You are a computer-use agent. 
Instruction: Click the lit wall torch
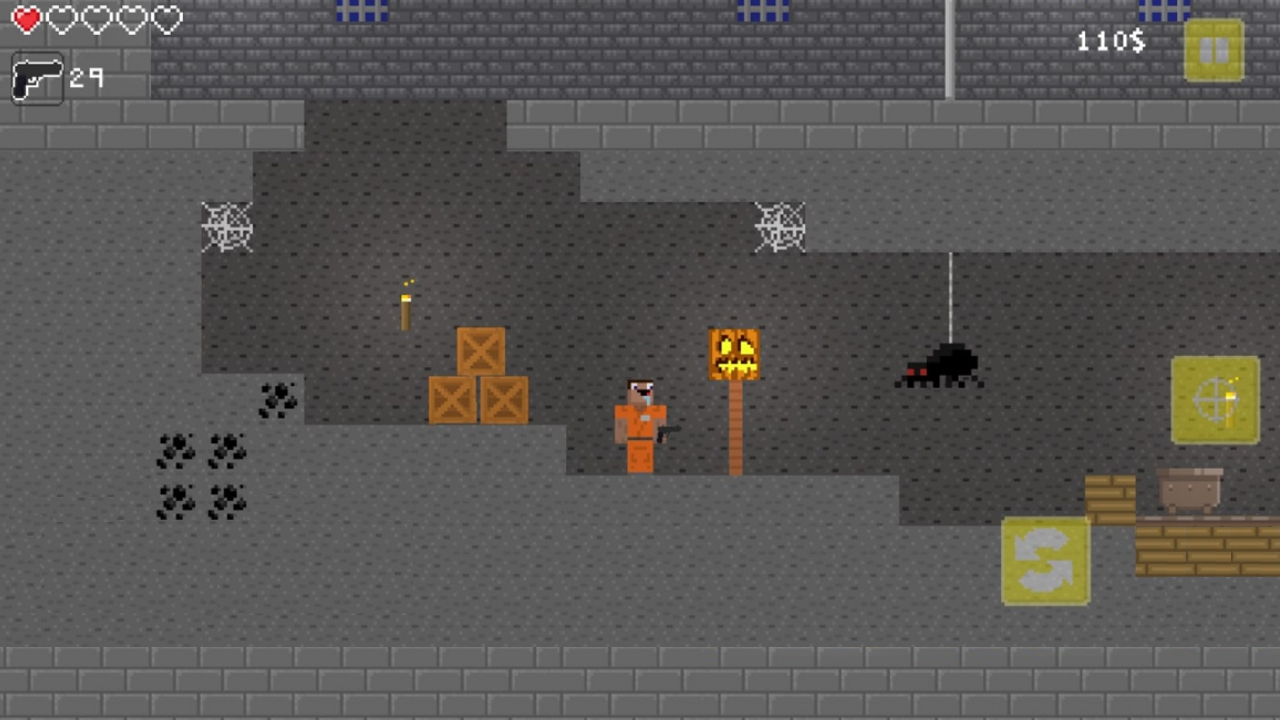[x=405, y=305]
